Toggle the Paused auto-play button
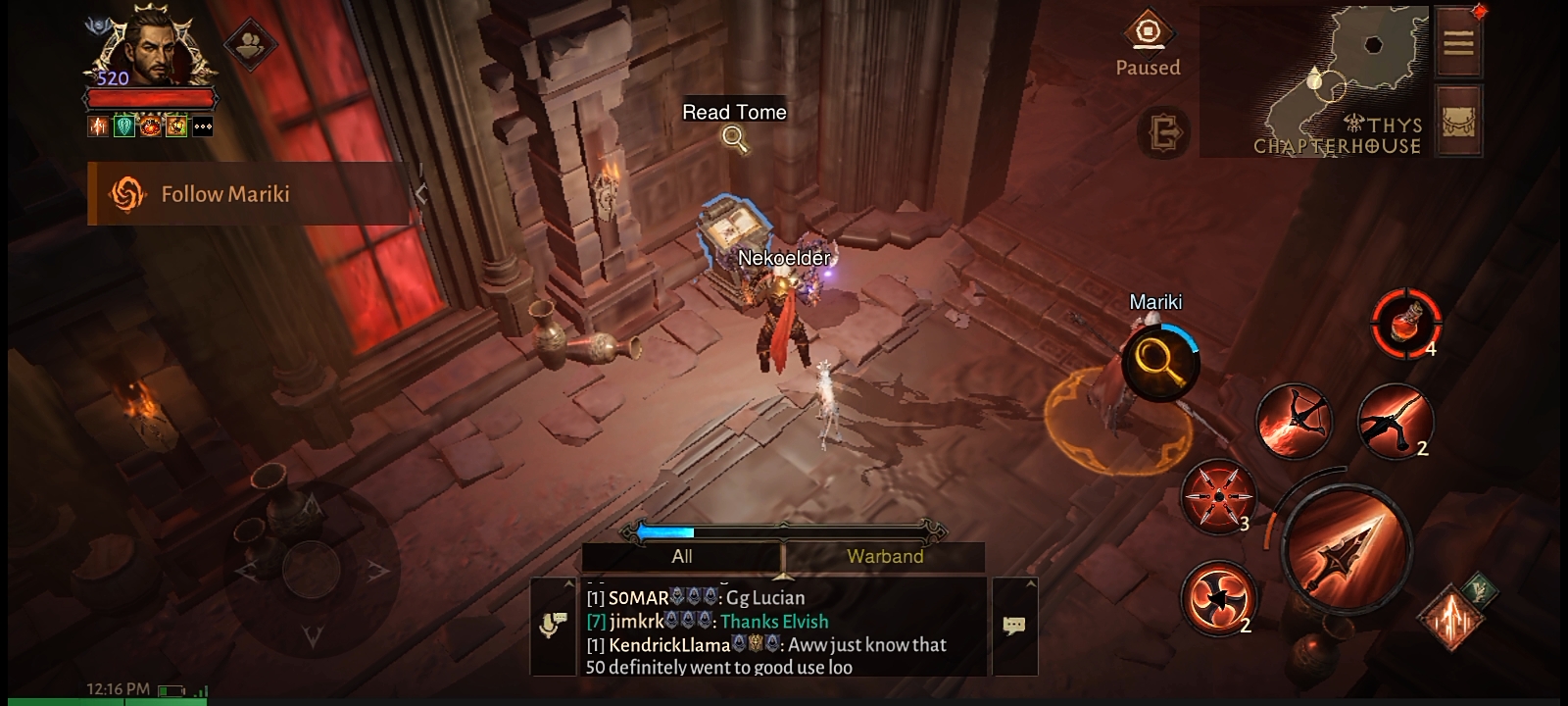The height and width of the screenshot is (706, 1568). [x=1148, y=44]
